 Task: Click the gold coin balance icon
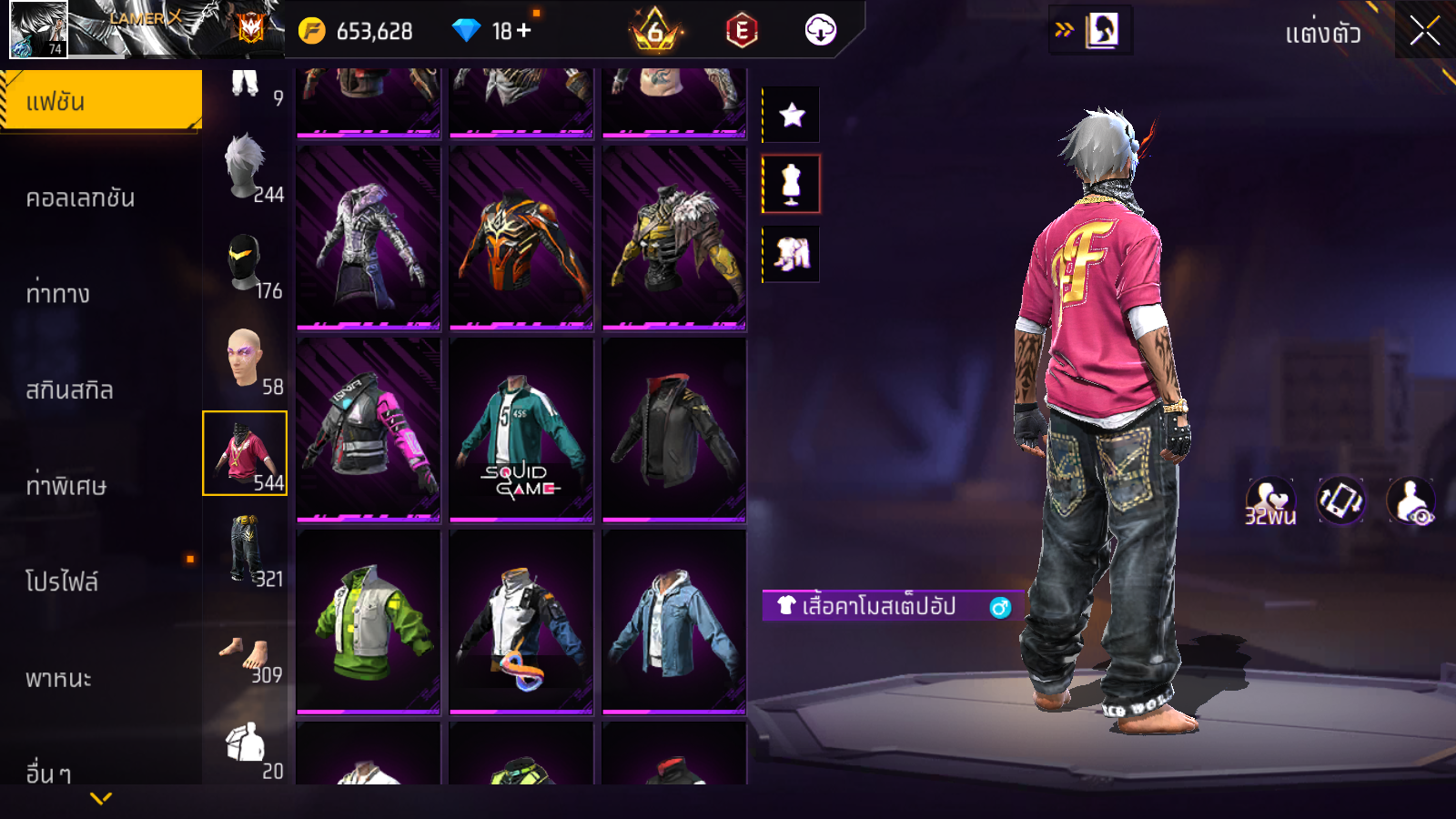(x=311, y=31)
